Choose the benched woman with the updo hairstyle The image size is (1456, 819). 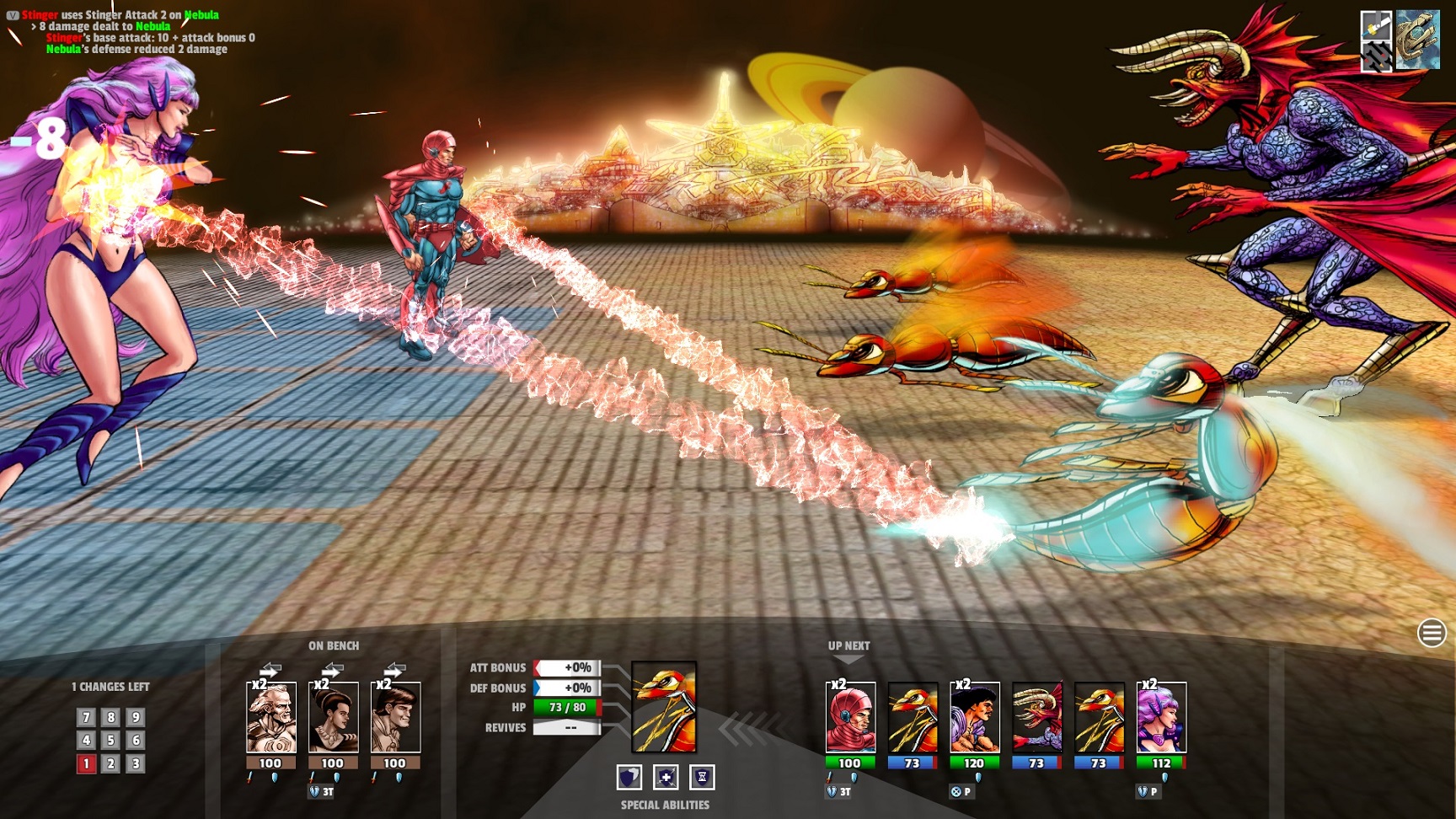point(333,718)
